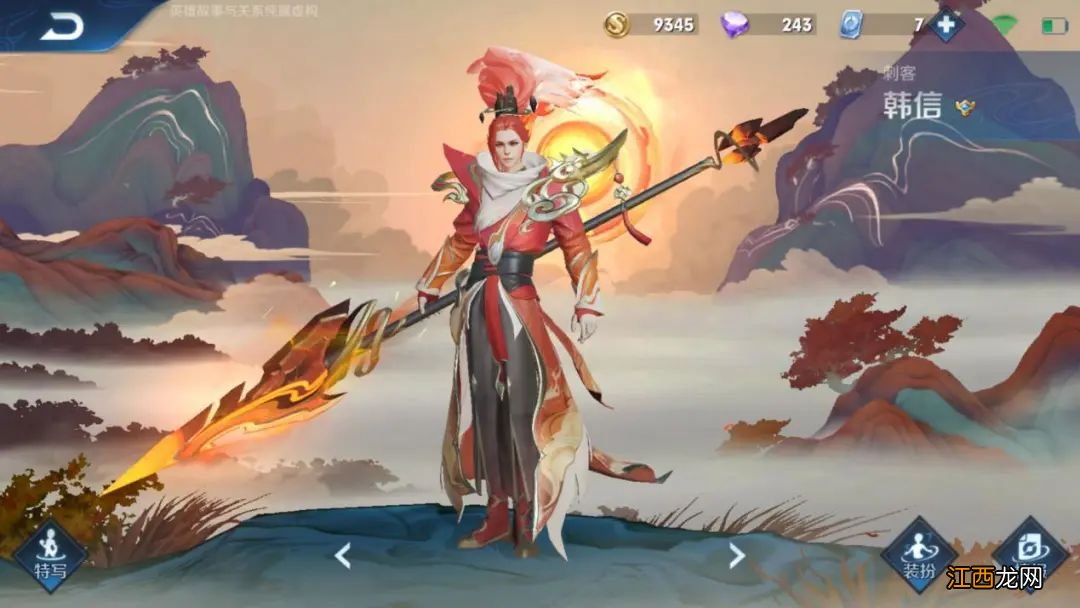Open the 特写 close-up view
This screenshot has height=608, width=1080.
tap(48, 555)
